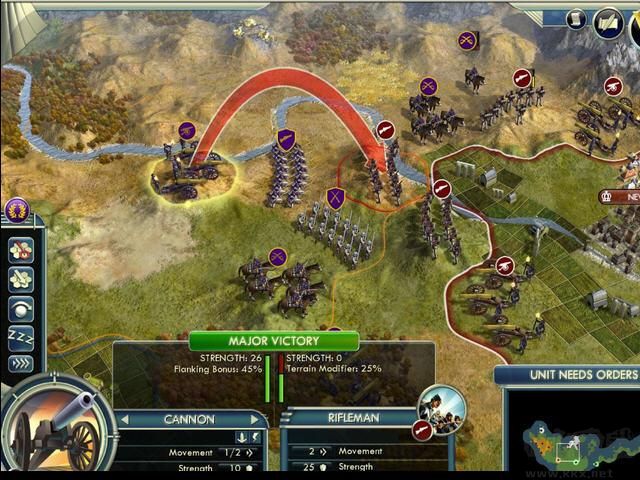
Task: Click the purple laurel promotion icon
Action: (x=17, y=210)
